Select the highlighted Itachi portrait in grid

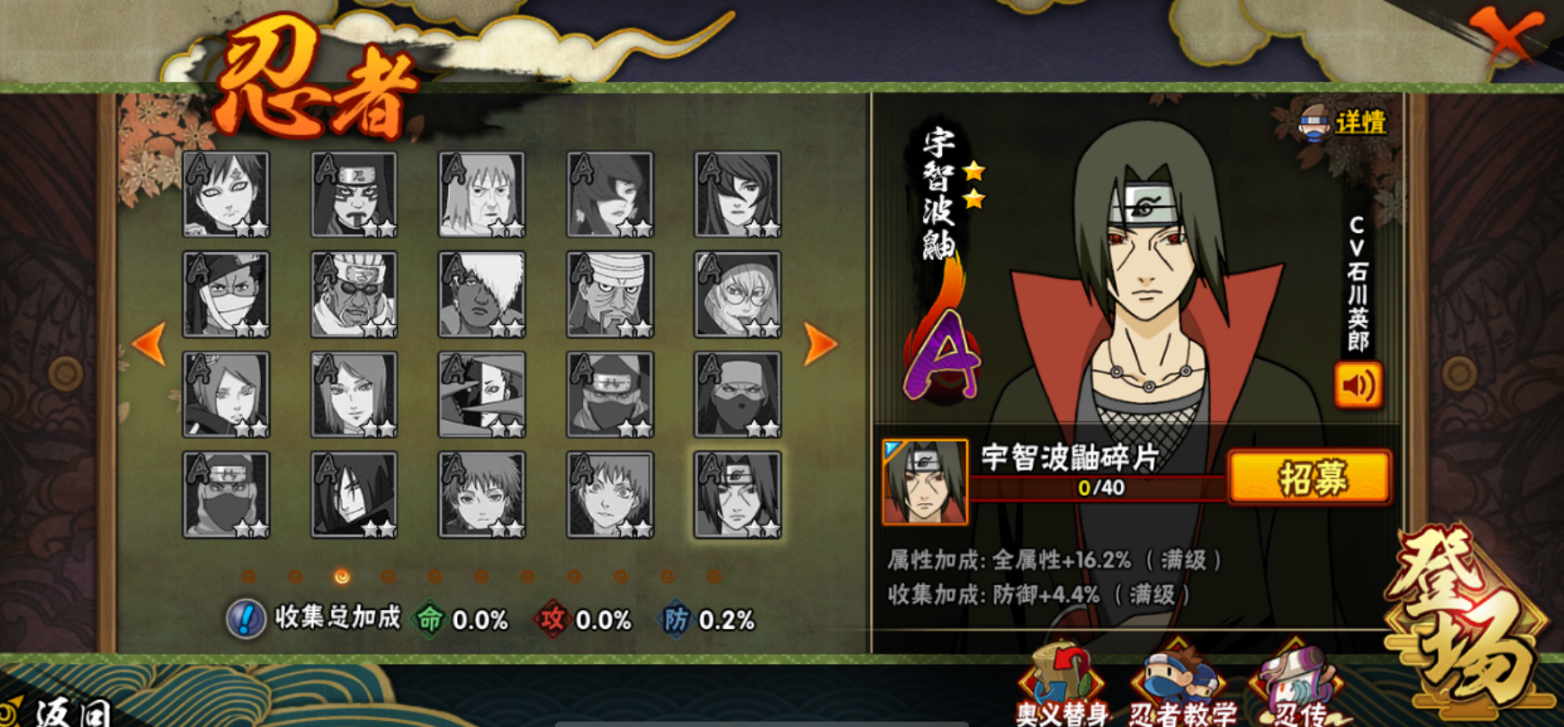[738, 494]
